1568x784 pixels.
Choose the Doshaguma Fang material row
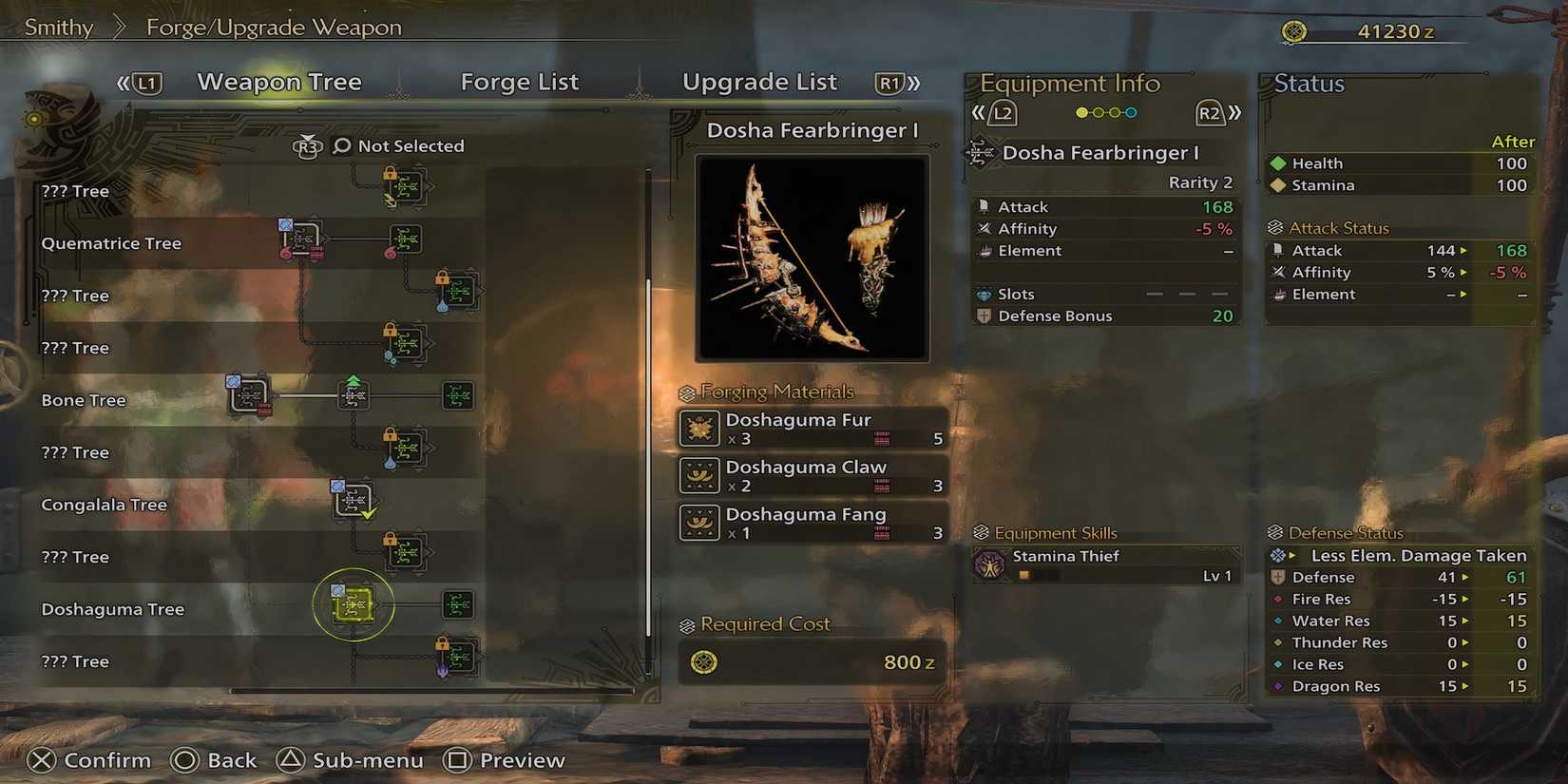click(813, 524)
